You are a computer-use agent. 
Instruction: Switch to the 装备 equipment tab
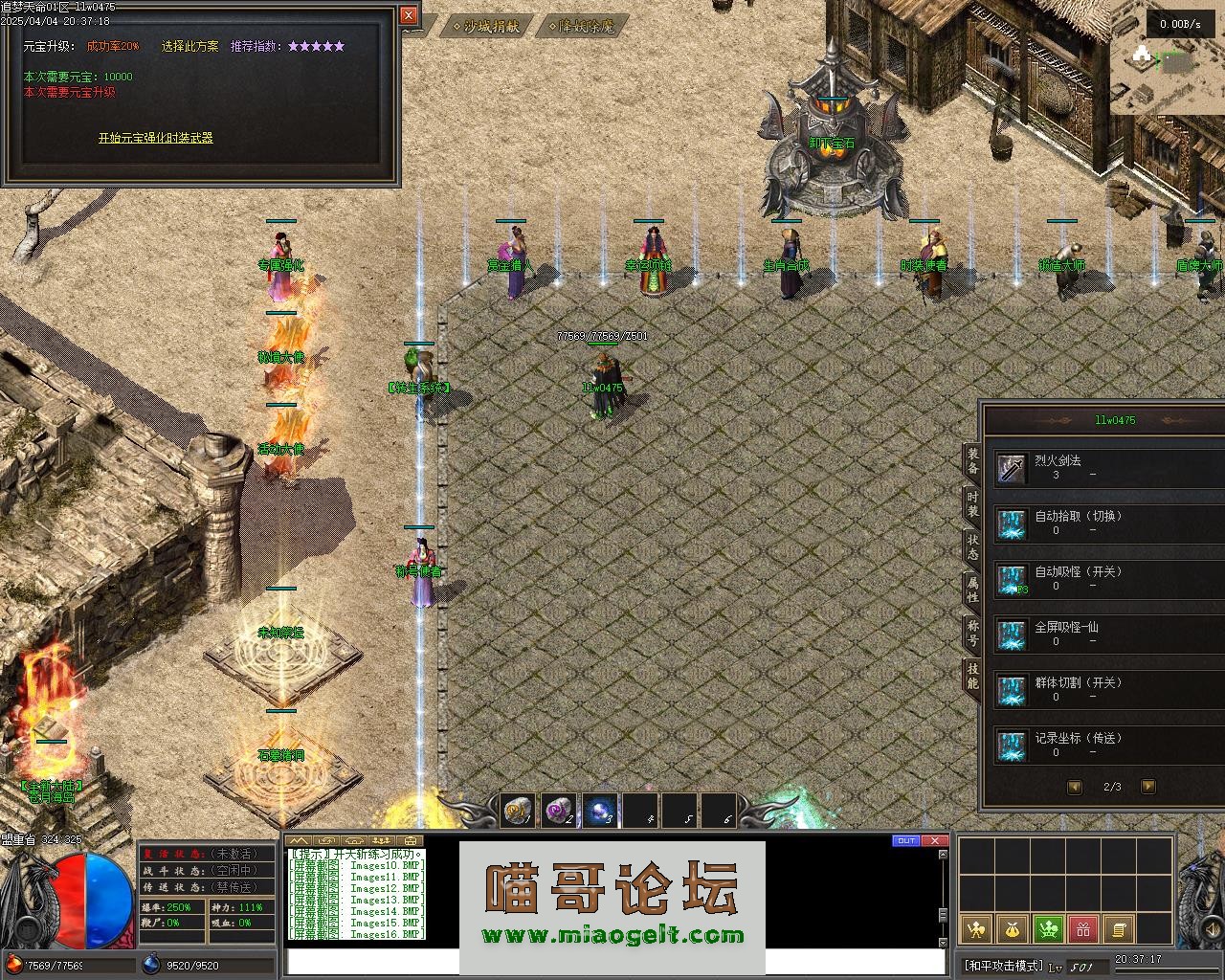(972, 461)
